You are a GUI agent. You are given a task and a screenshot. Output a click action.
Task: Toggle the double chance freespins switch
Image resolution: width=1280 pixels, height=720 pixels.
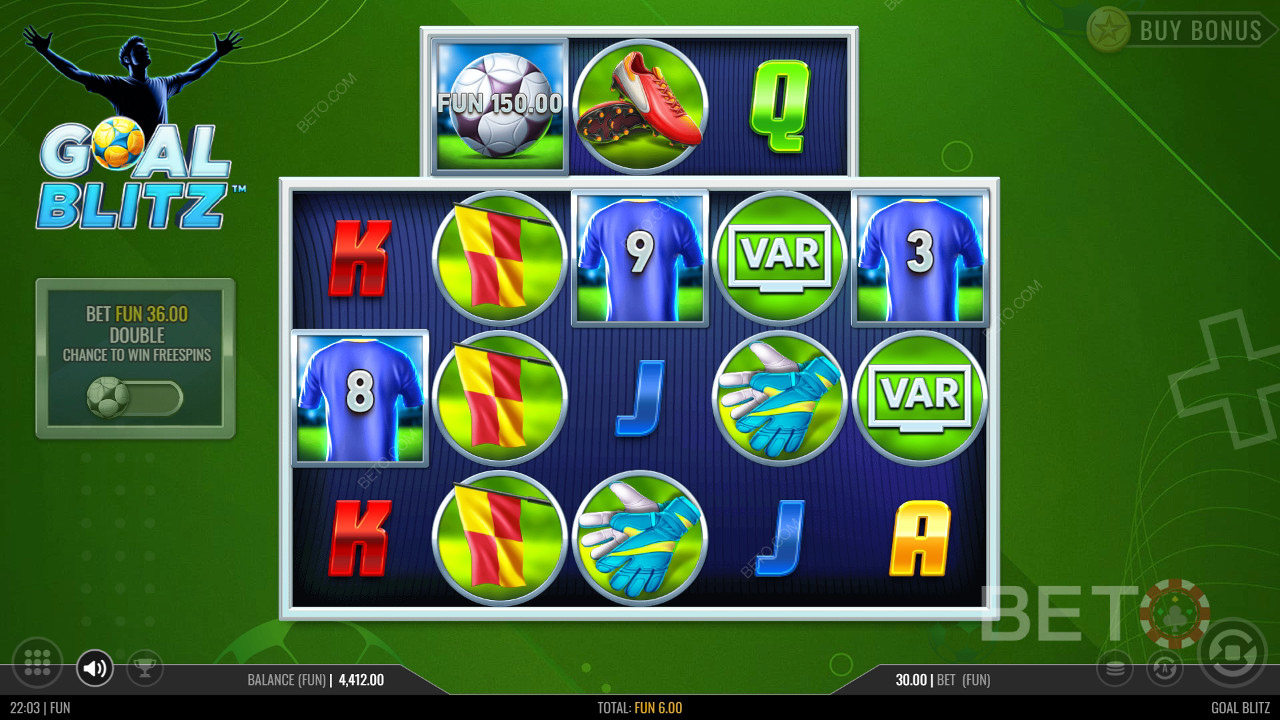tap(135, 398)
